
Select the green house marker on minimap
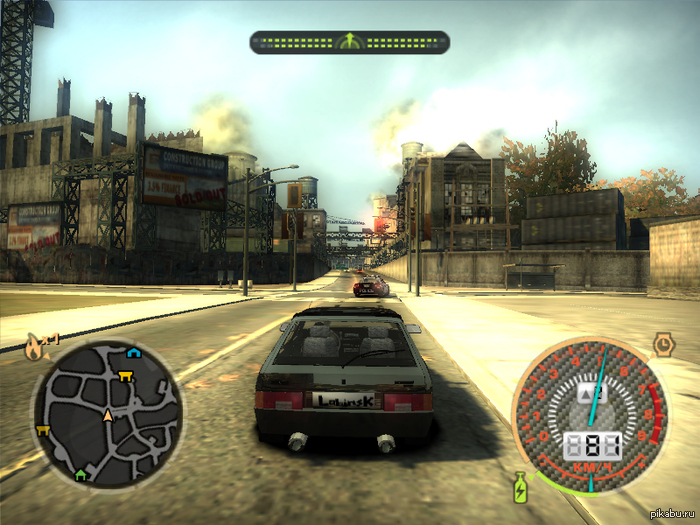[81, 474]
